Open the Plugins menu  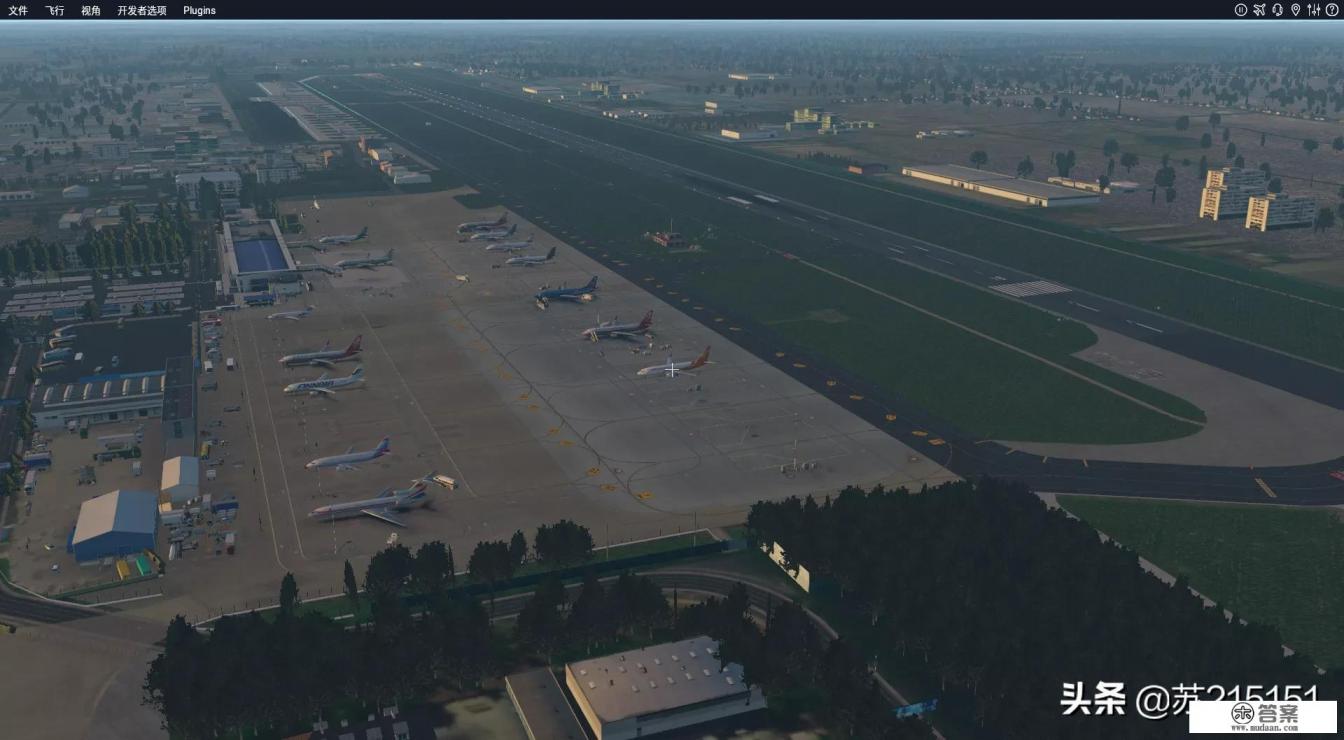click(199, 10)
